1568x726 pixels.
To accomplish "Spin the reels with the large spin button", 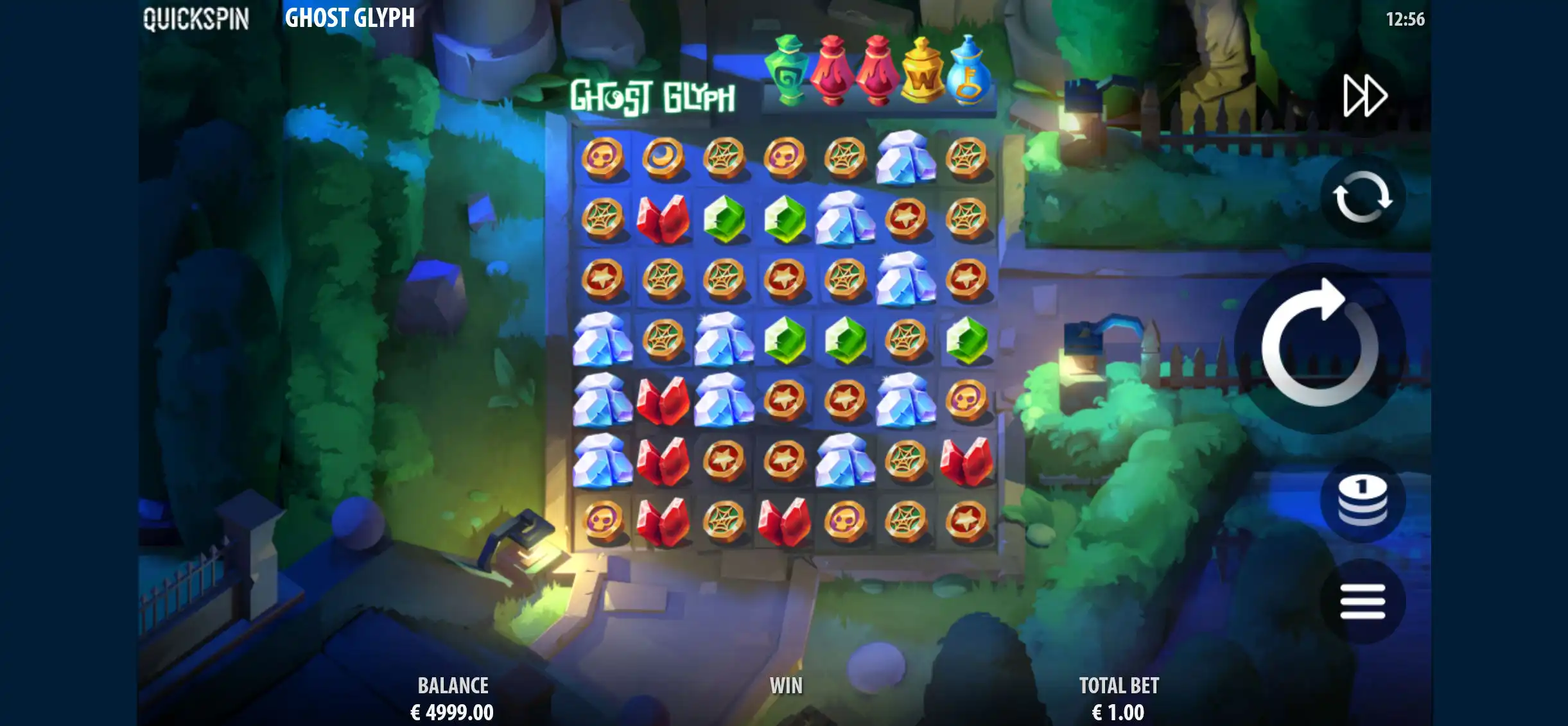I will tap(1320, 347).
